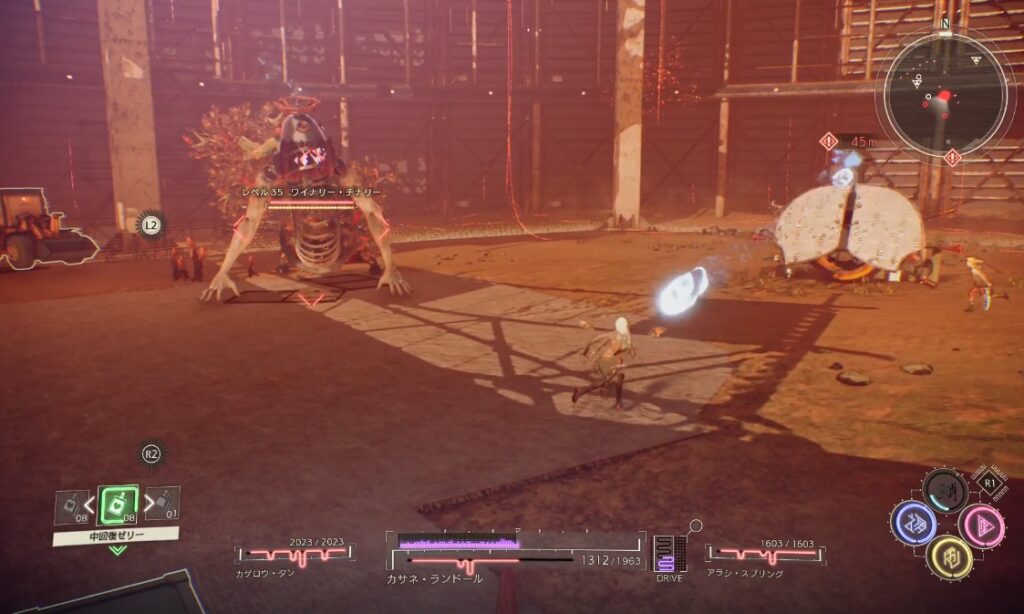Select the highlighted green 中回復ゼリー item slot

tap(117, 504)
